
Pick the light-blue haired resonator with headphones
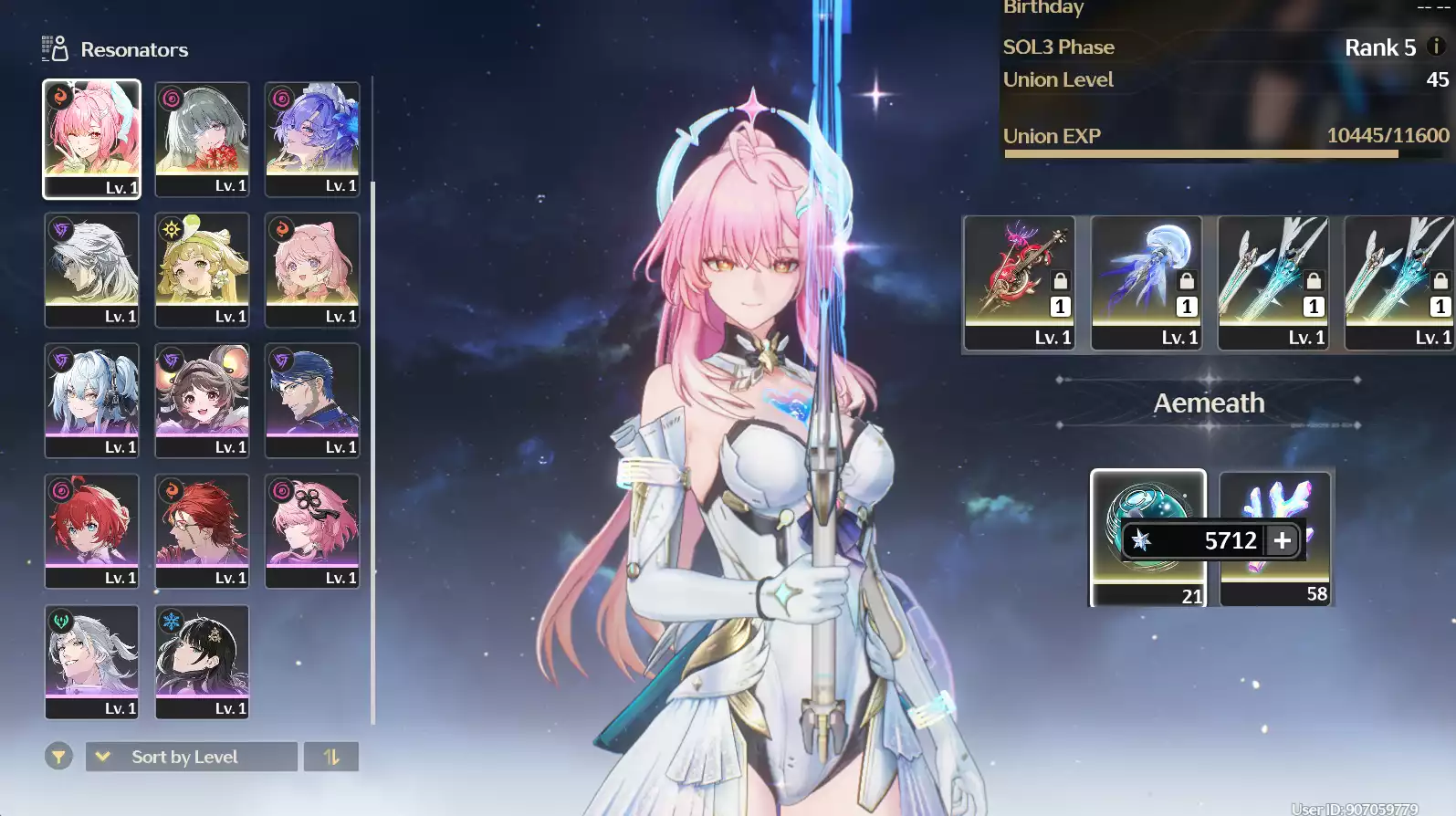91,399
